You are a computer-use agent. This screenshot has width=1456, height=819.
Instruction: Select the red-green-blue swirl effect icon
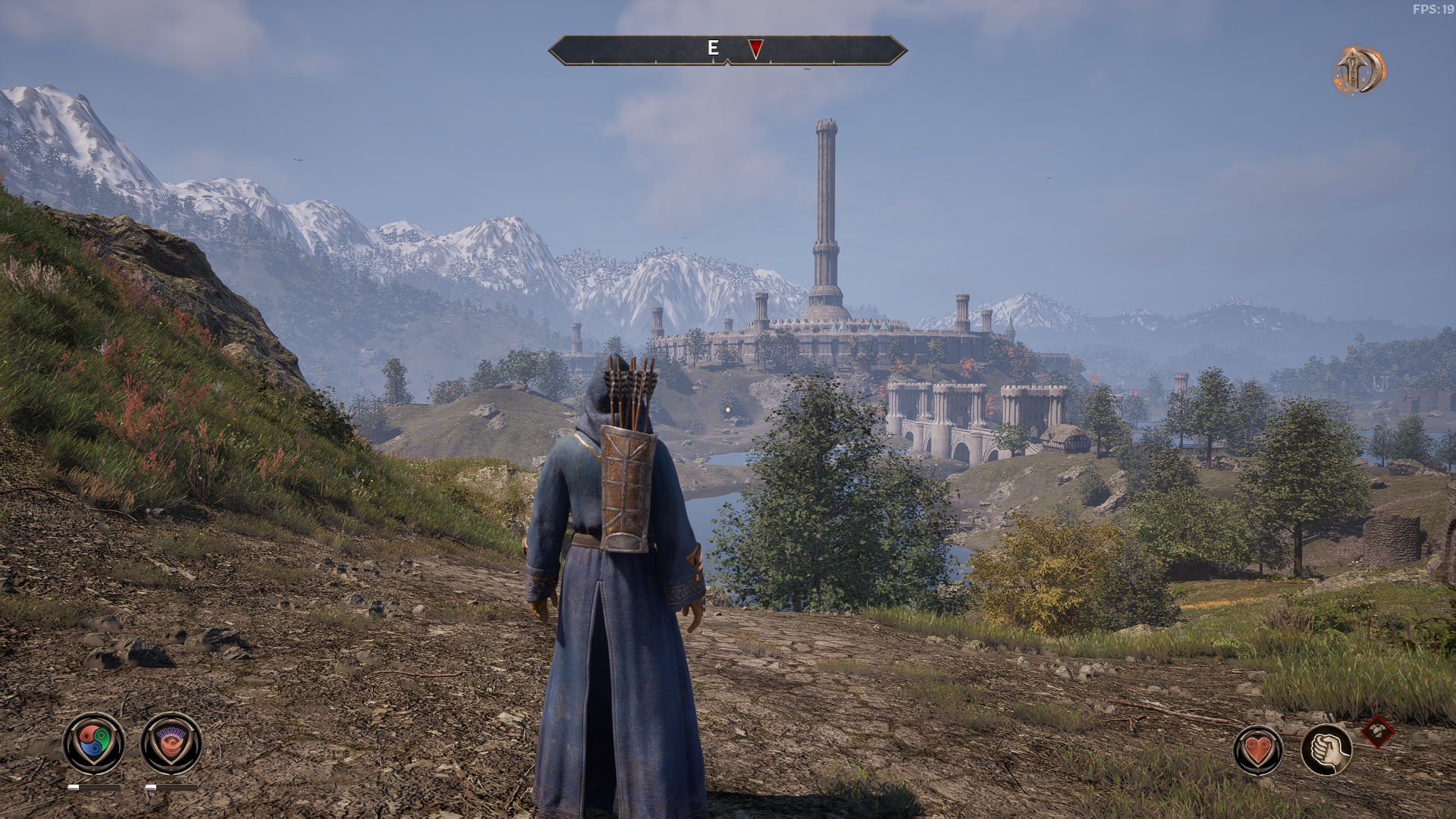pyautogui.click(x=94, y=743)
